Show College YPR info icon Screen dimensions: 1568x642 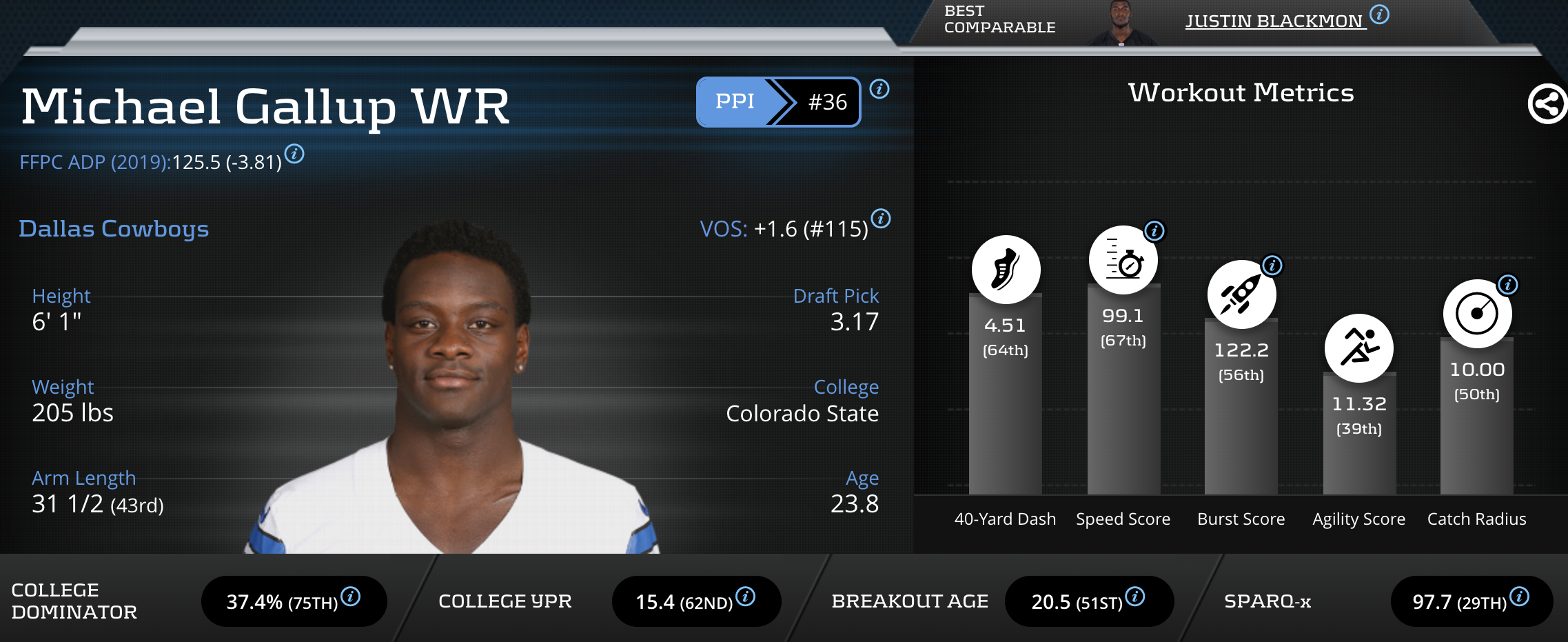(746, 596)
